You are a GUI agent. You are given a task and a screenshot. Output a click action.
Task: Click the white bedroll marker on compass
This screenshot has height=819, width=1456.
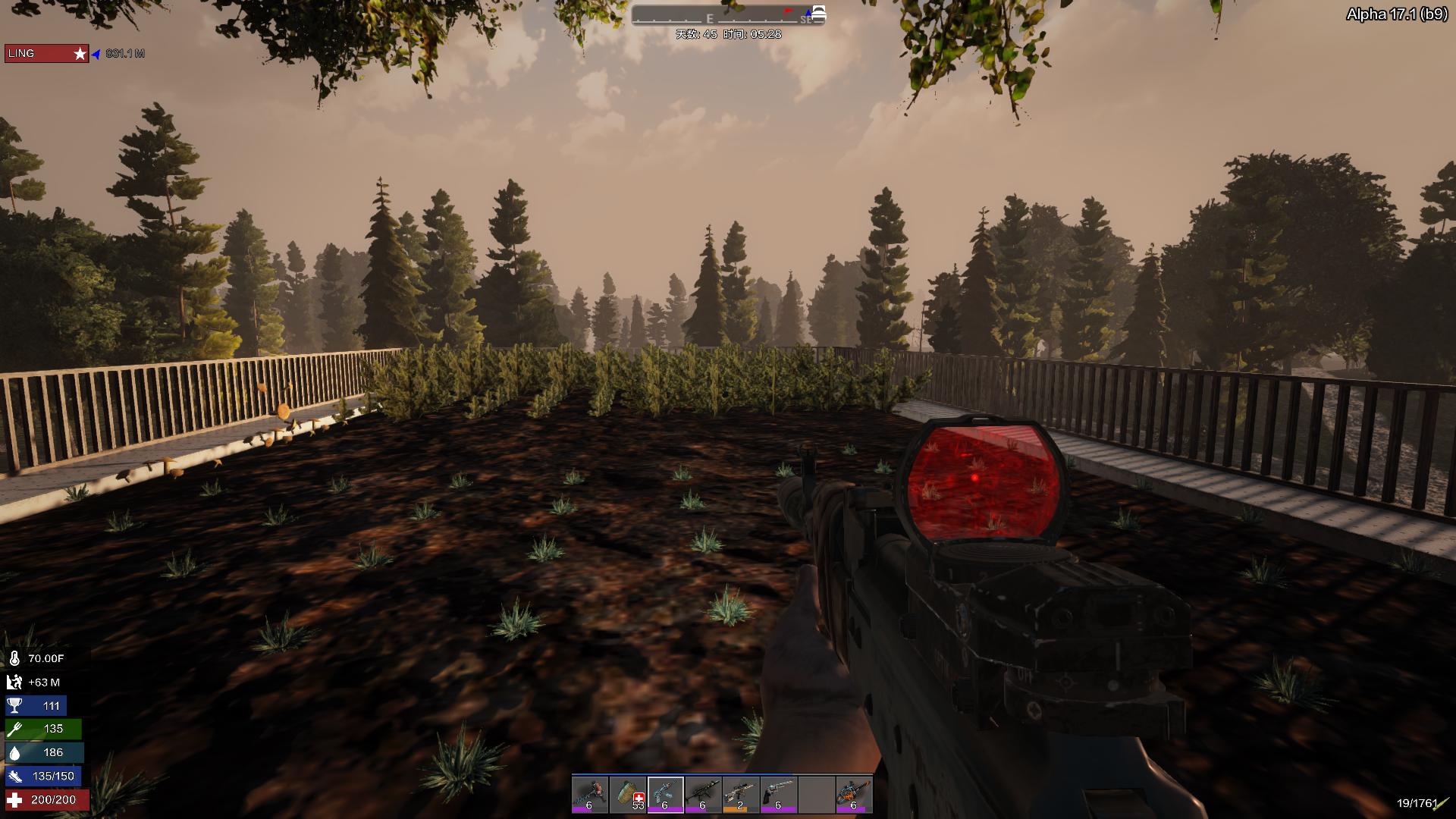coord(818,13)
